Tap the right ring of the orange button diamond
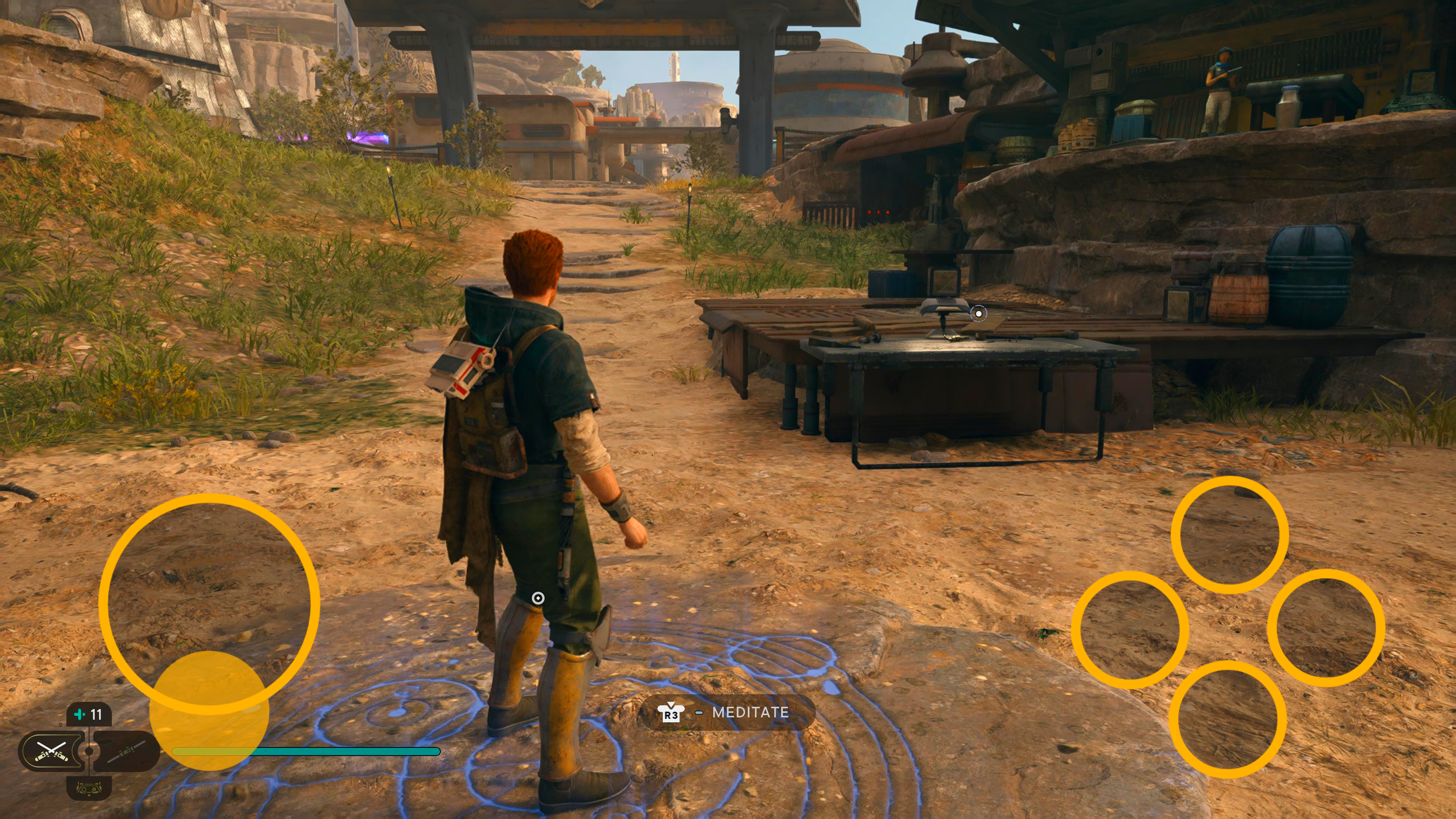The height and width of the screenshot is (819, 1456). (1326, 628)
